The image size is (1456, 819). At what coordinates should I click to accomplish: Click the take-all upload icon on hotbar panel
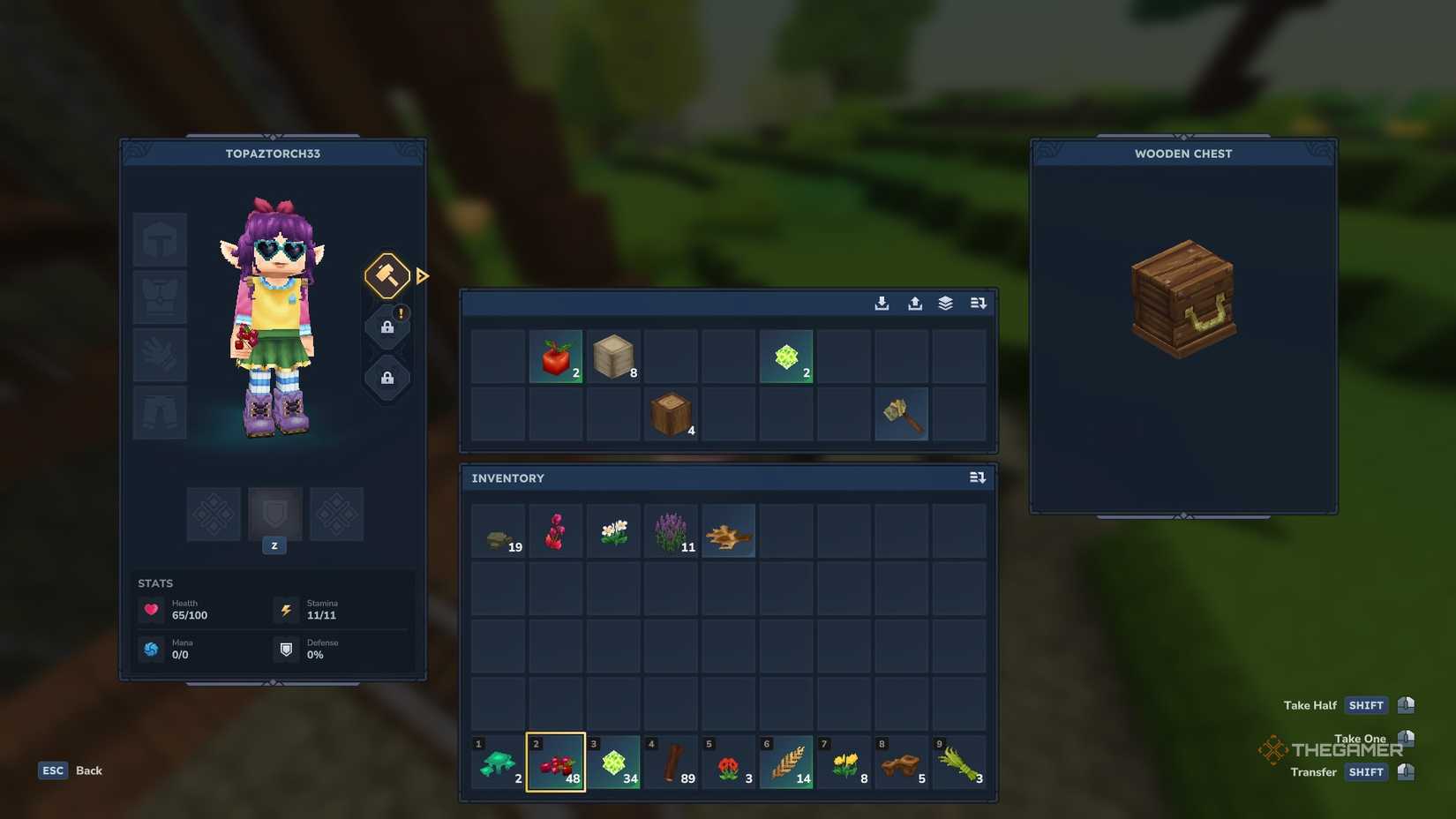pos(912,303)
